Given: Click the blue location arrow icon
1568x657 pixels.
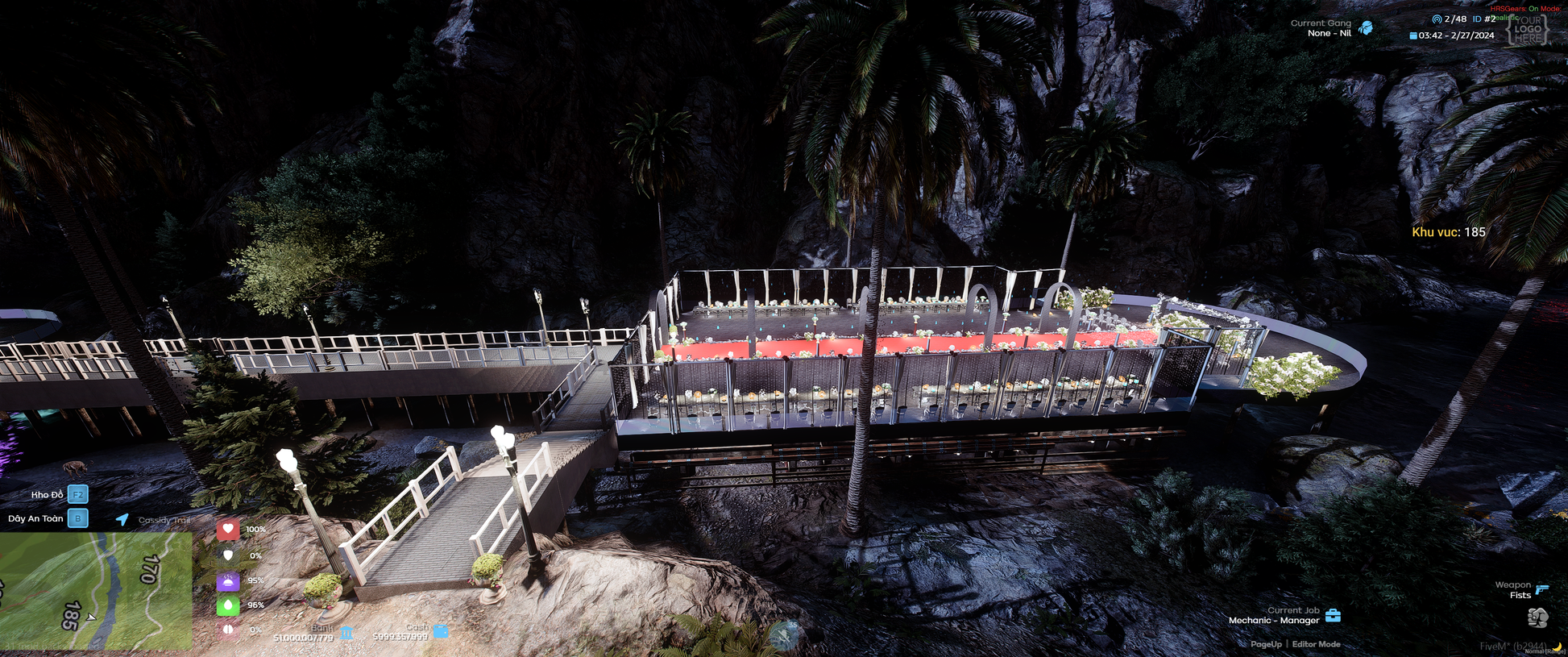Looking at the screenshot, I should click(122, 519).
